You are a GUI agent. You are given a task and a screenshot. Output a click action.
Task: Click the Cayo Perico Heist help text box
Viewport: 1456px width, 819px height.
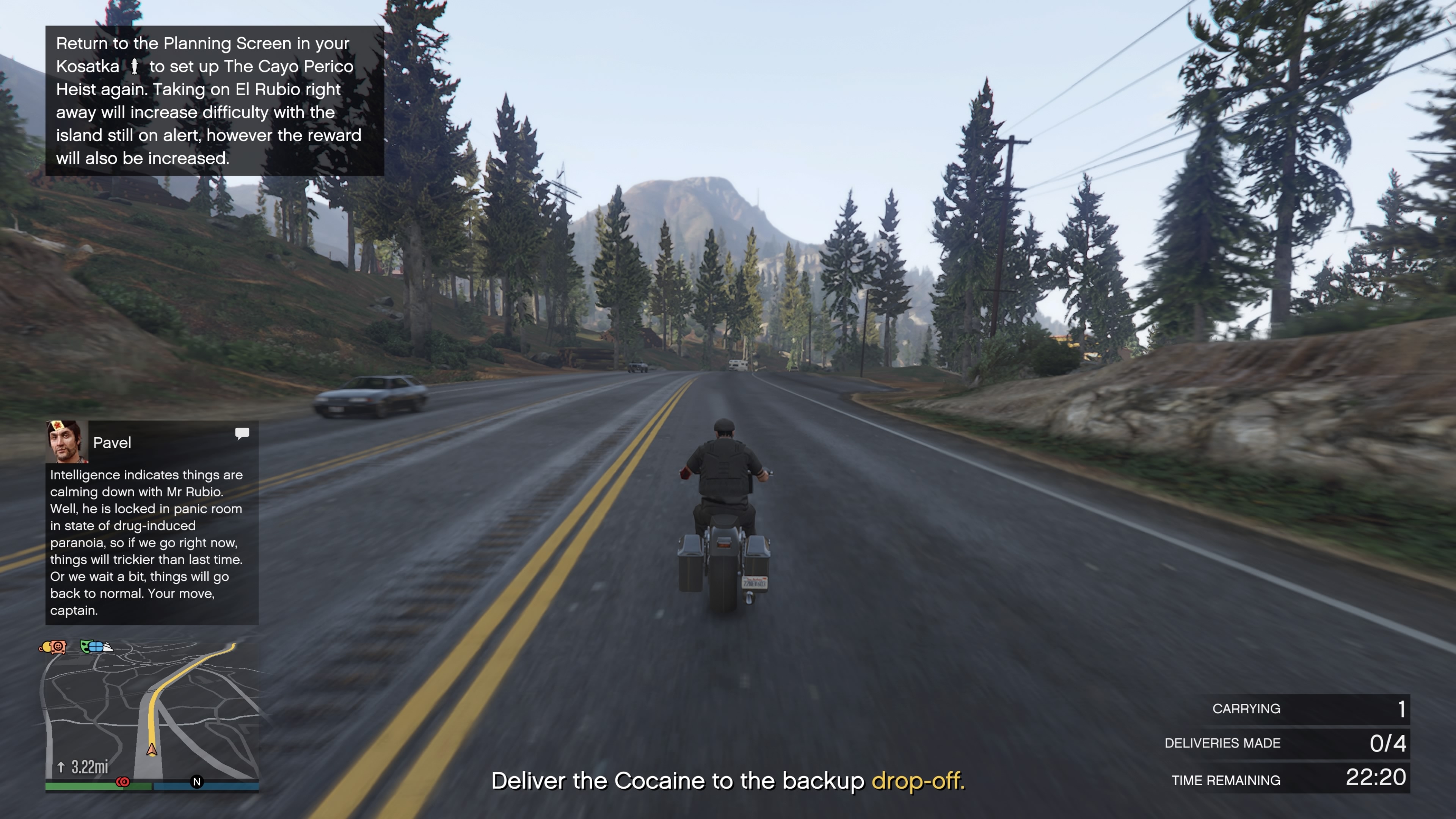point(214,100)
